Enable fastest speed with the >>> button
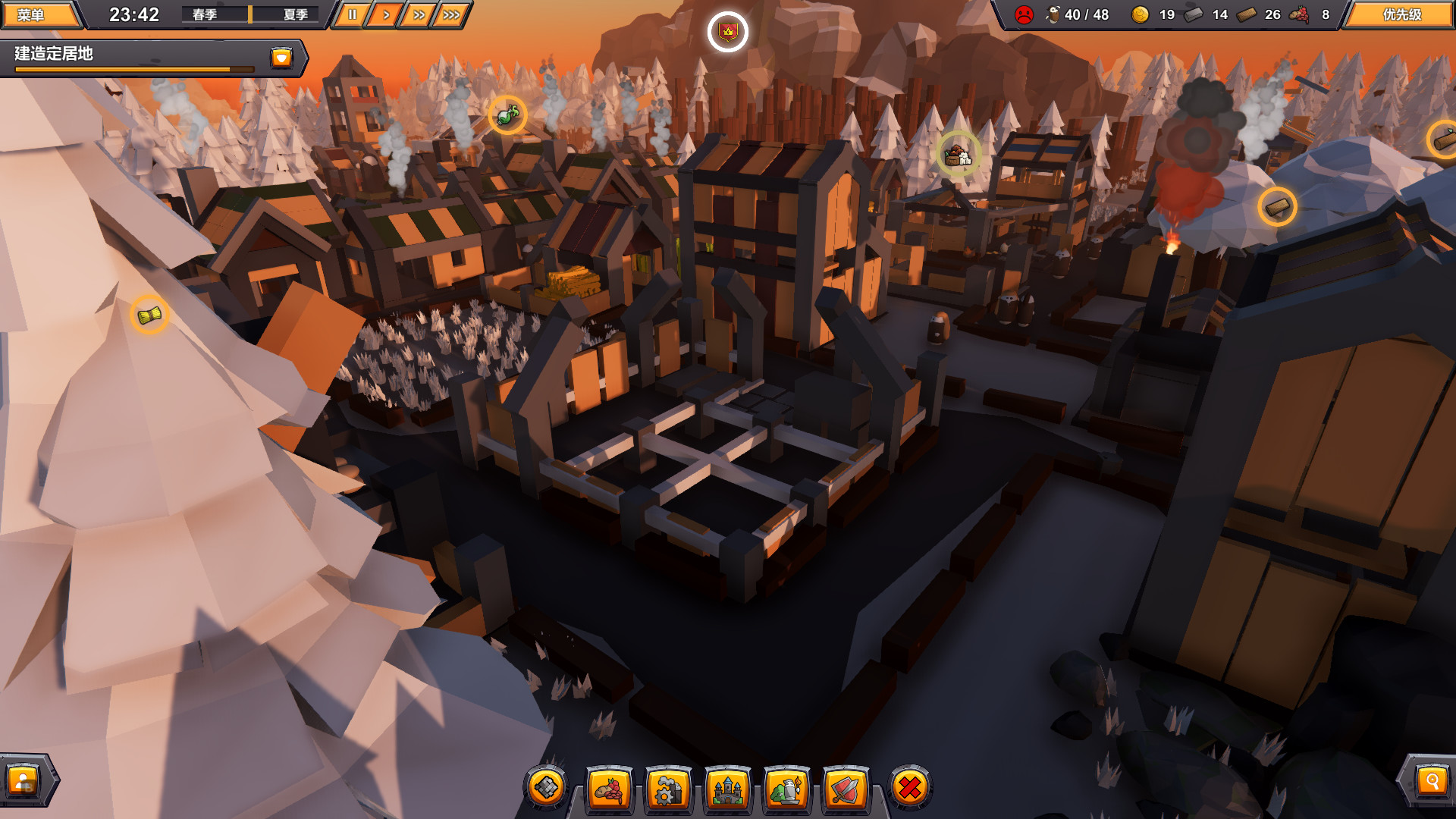The height and width of the screenshot is (819, 1456). click(450, 13)
